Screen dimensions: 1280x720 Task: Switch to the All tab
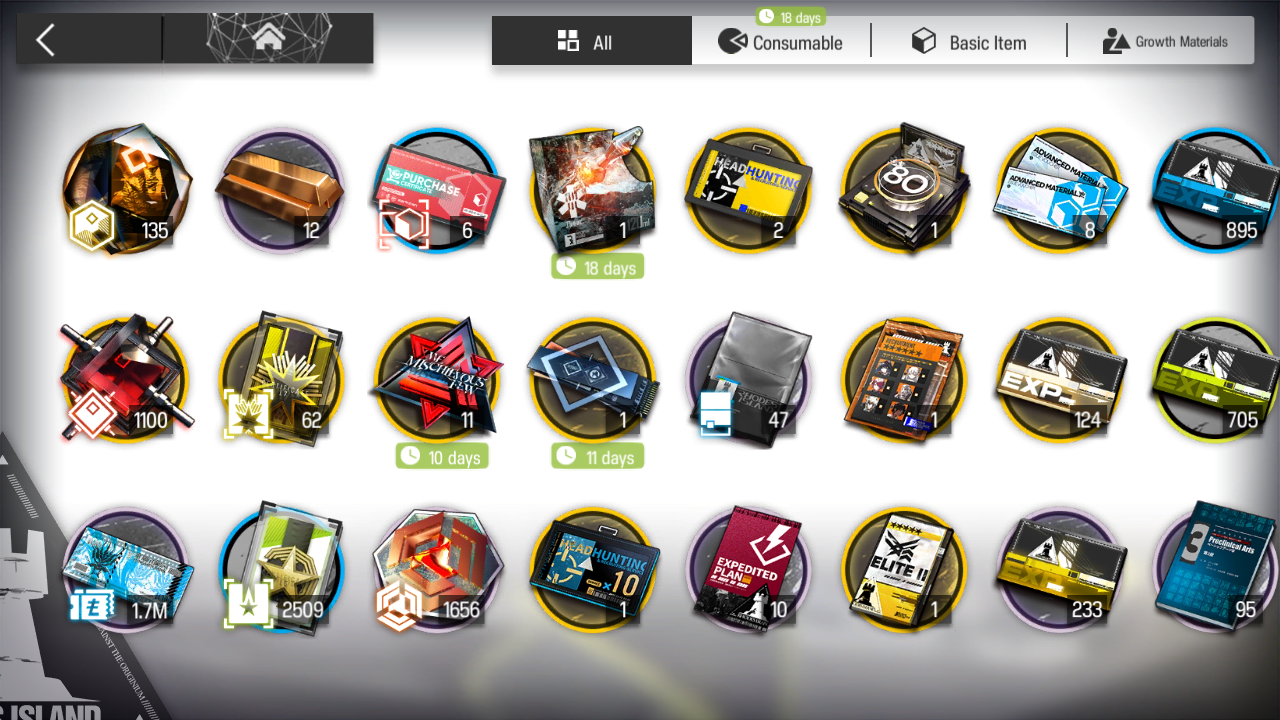tap(591, 42)
